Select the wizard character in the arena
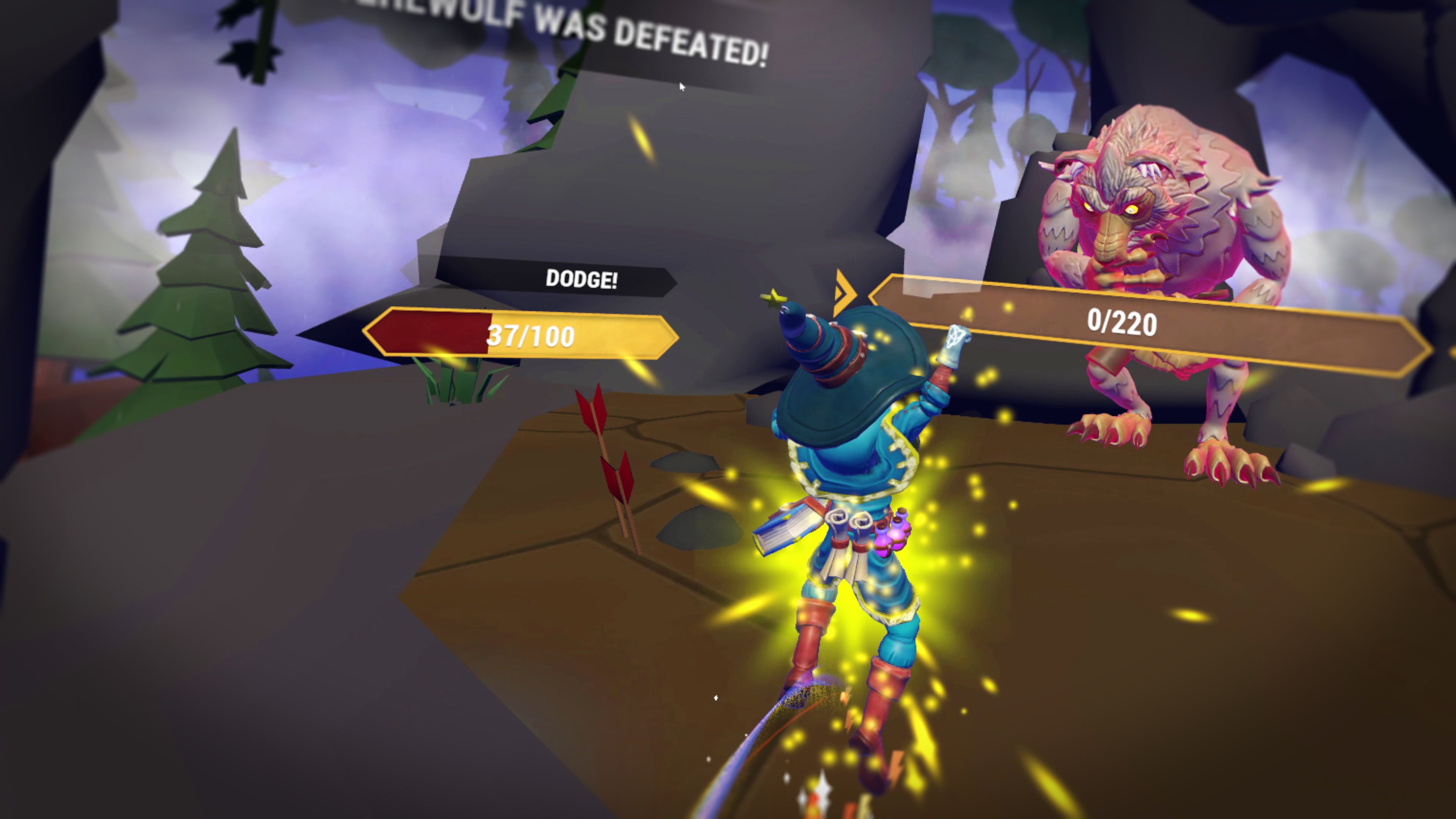This screenshot has width=1456, height=819. 848,509
